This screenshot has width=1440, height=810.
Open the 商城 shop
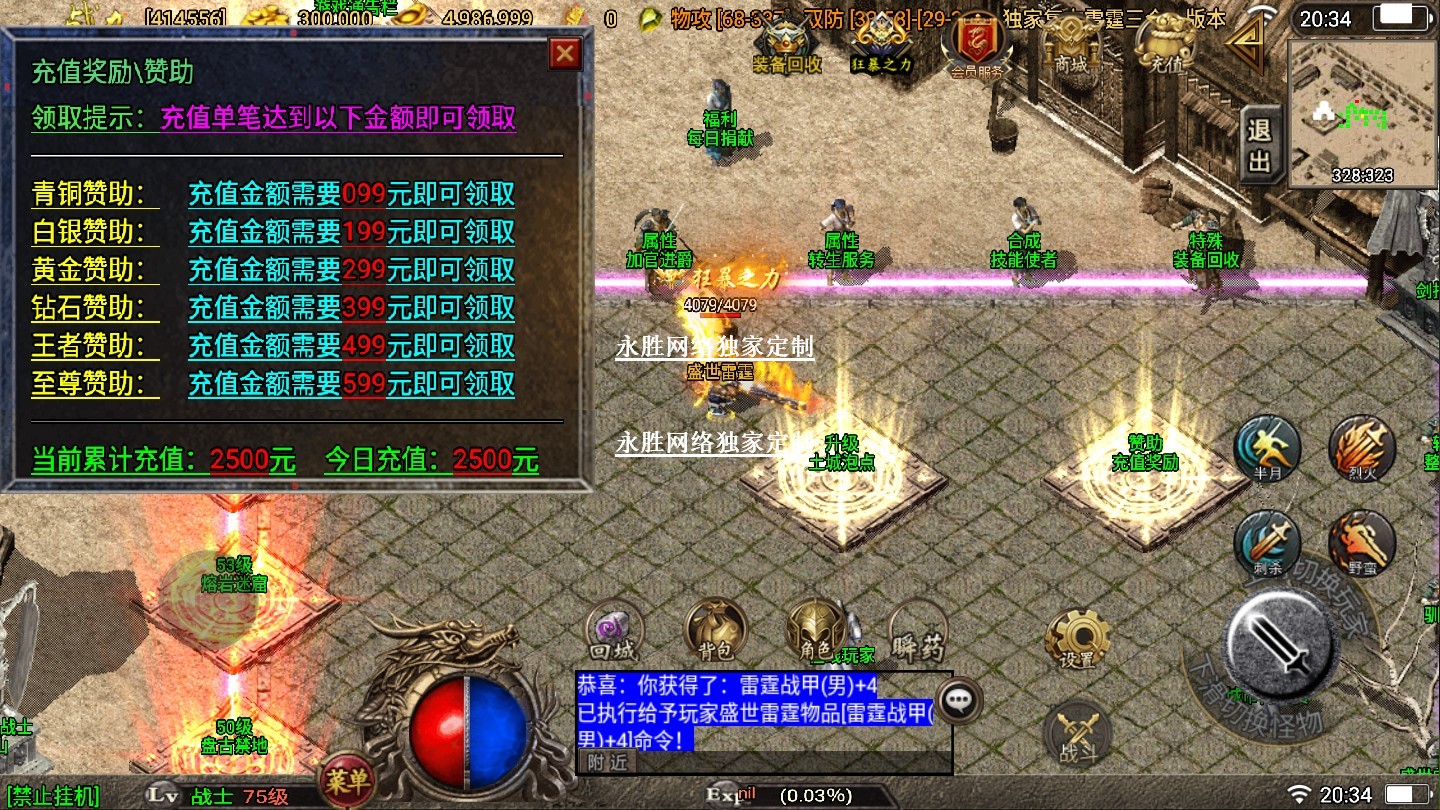tap(1069, 45)
